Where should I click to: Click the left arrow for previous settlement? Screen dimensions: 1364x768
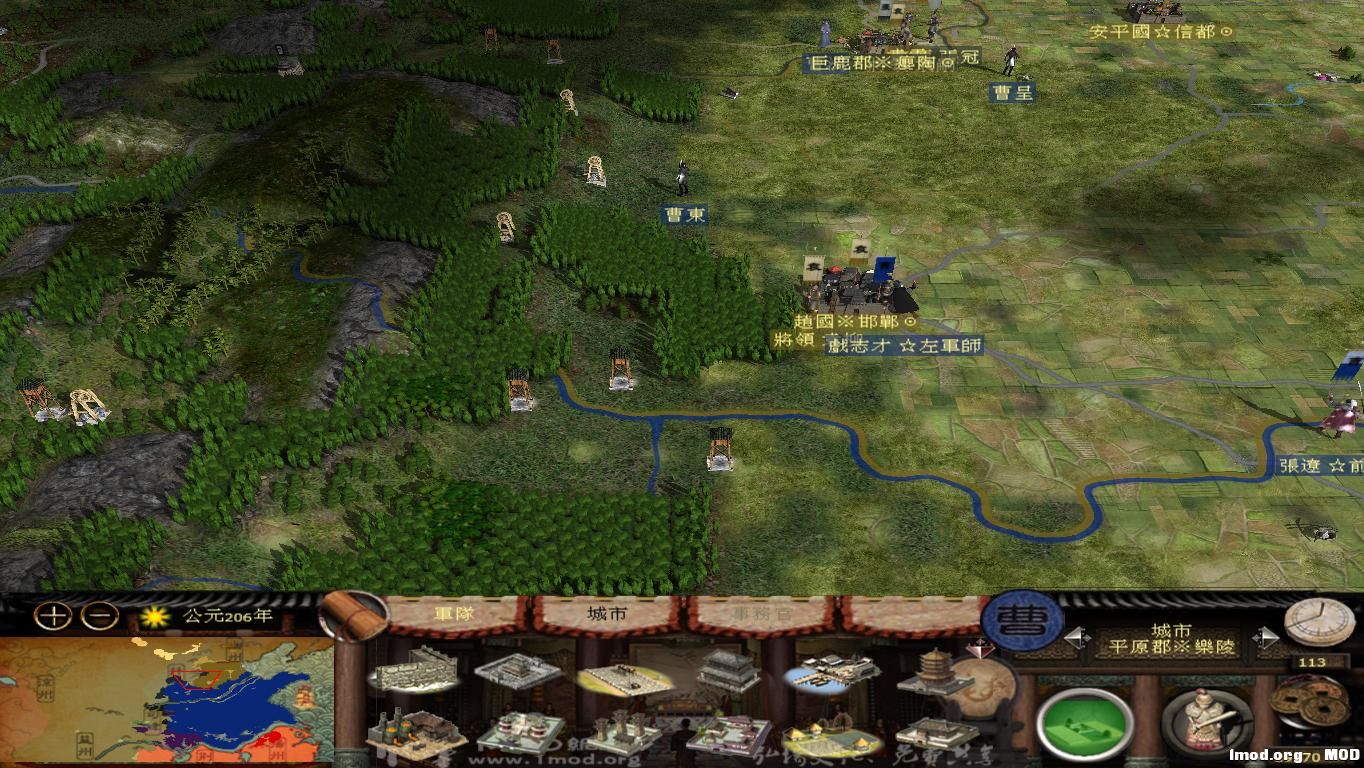coord(1073,637)
